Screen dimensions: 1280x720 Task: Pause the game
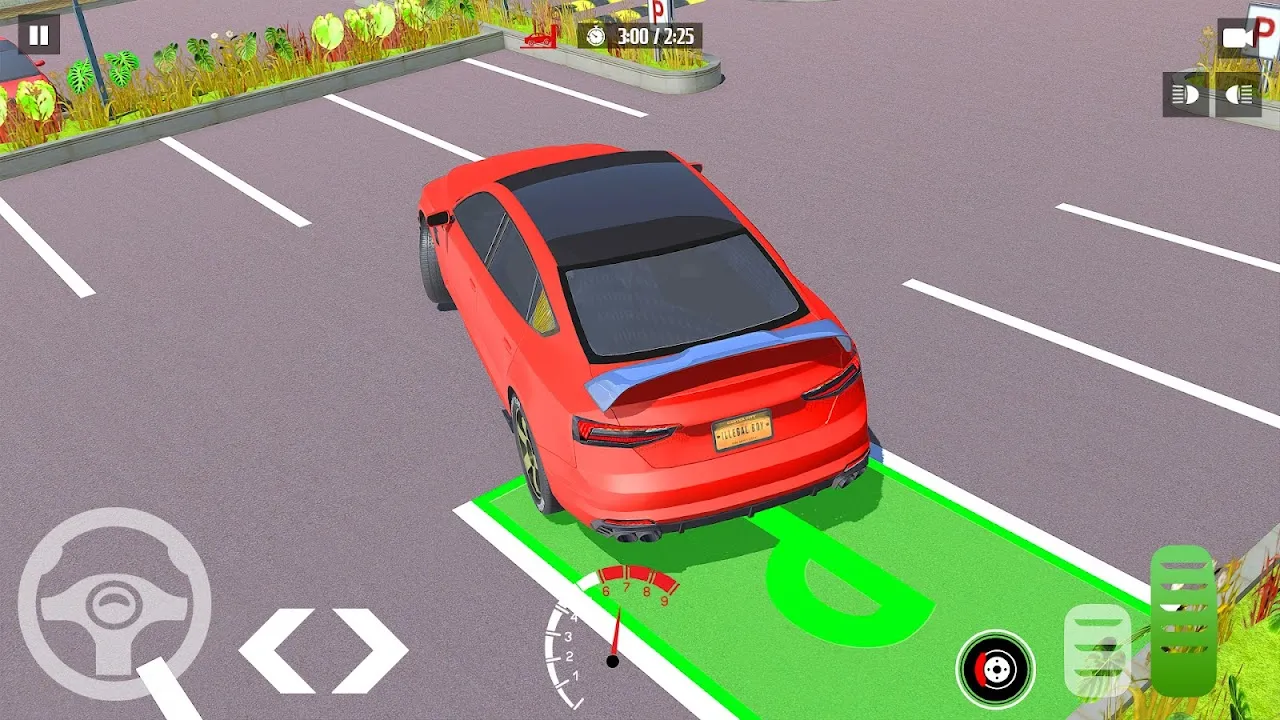38,35
